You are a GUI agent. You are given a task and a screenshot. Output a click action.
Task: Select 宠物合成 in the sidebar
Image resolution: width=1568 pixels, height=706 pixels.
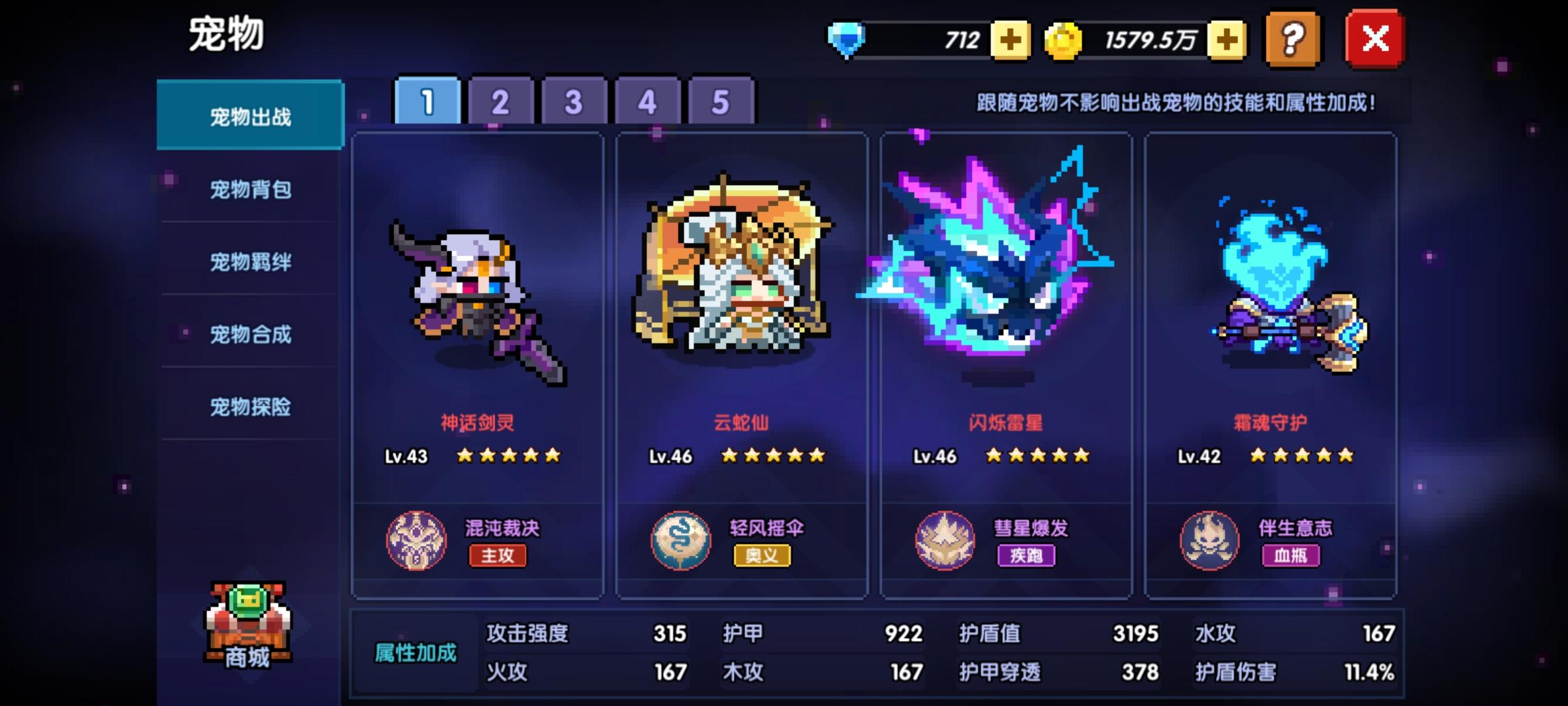250,335
